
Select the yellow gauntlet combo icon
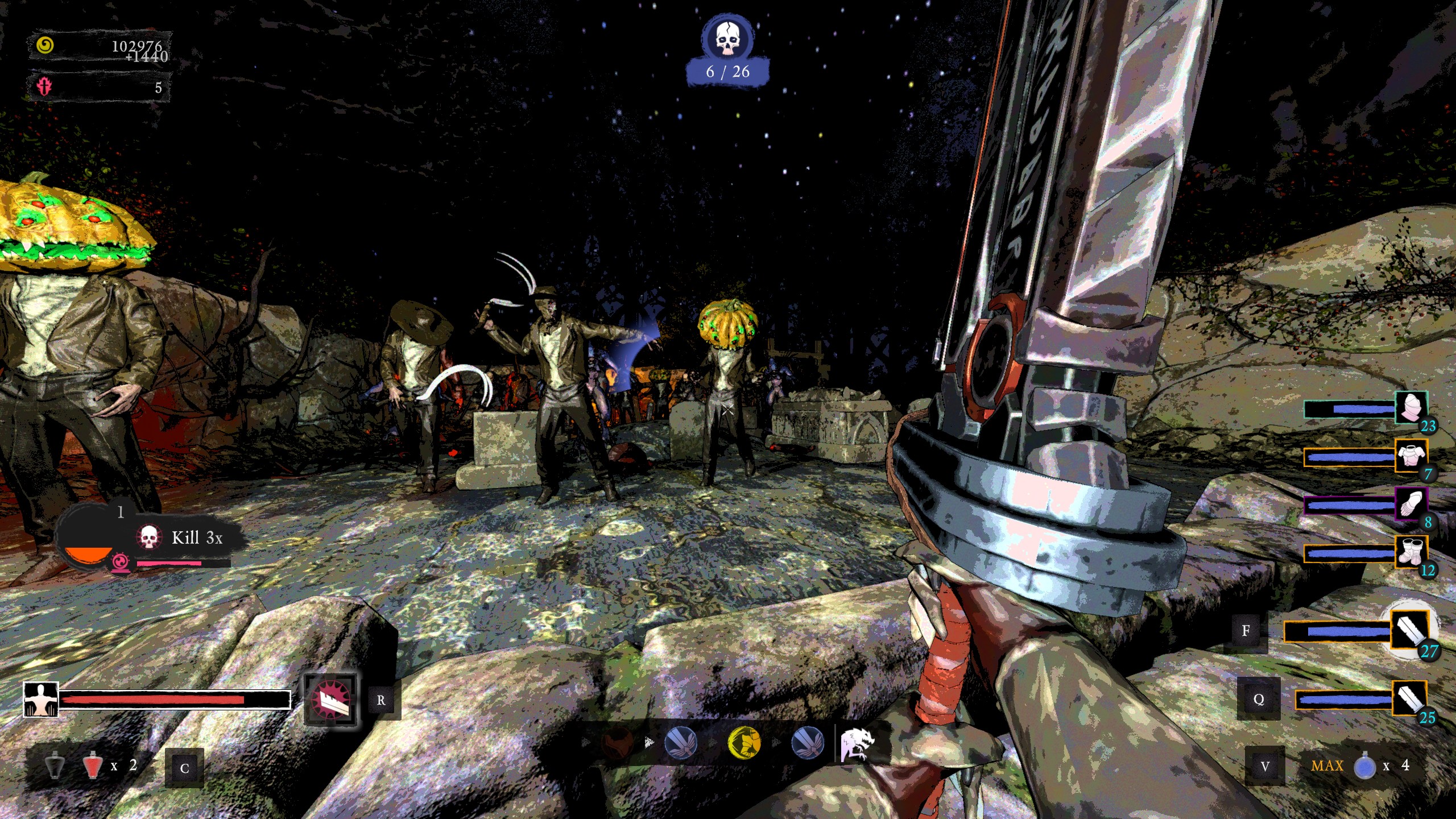[744, 742]
